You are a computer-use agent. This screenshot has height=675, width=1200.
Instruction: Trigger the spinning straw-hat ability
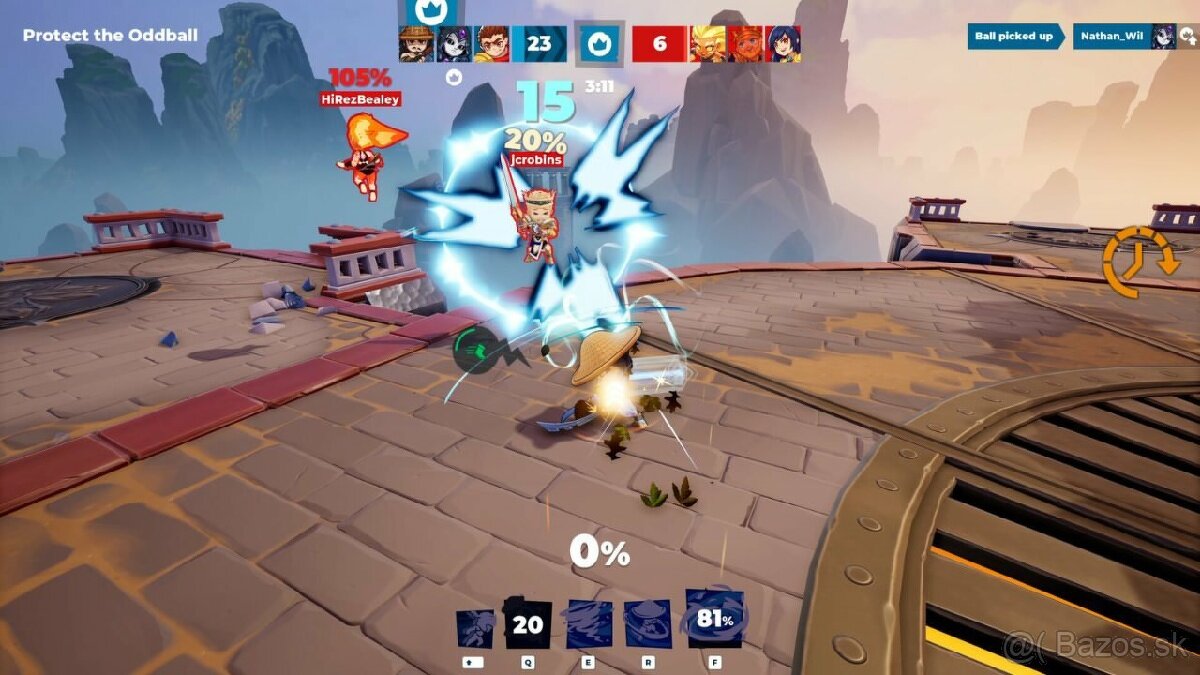pos(647,626)
